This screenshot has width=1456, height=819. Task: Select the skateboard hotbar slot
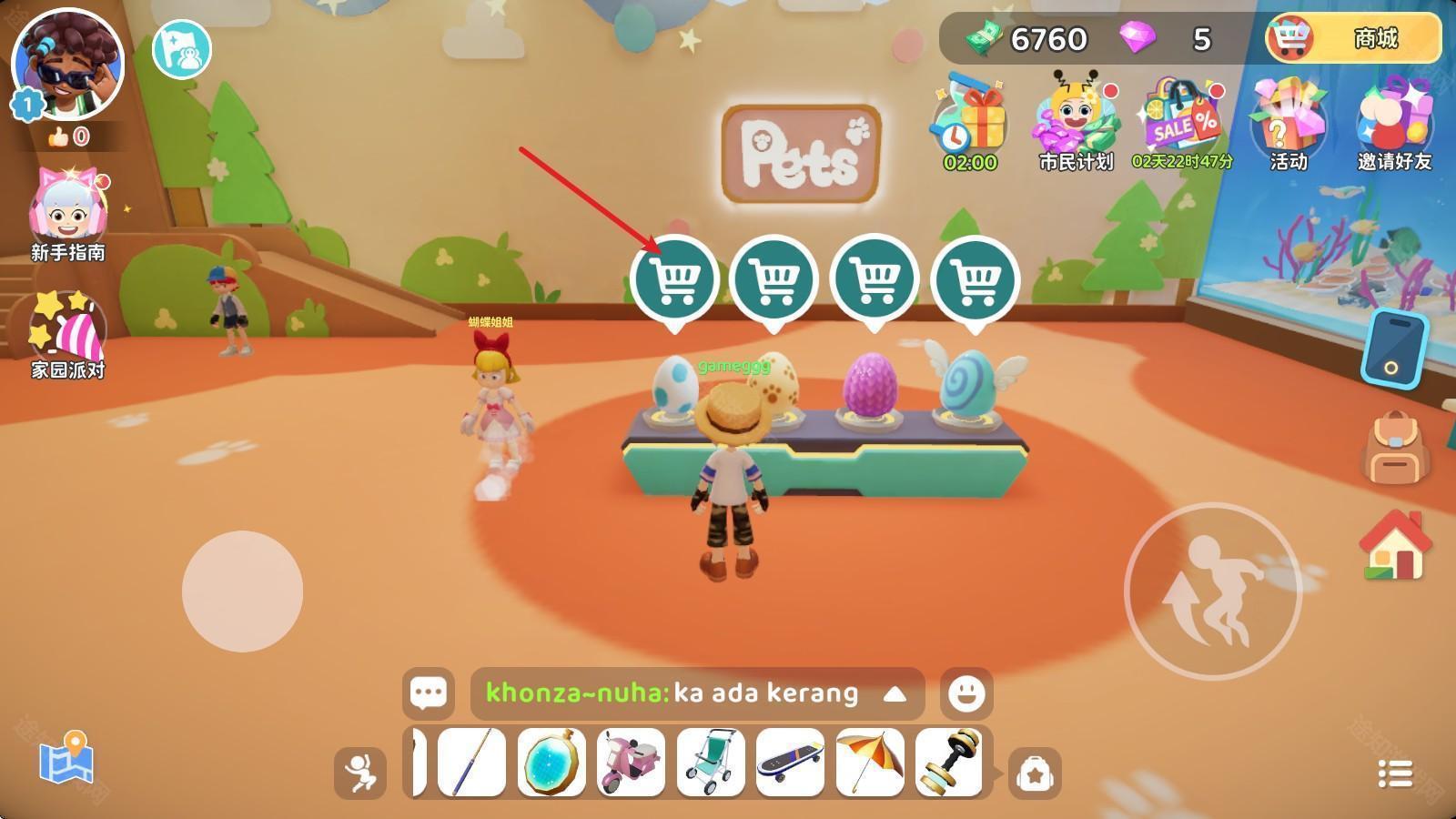pos(790,763)
